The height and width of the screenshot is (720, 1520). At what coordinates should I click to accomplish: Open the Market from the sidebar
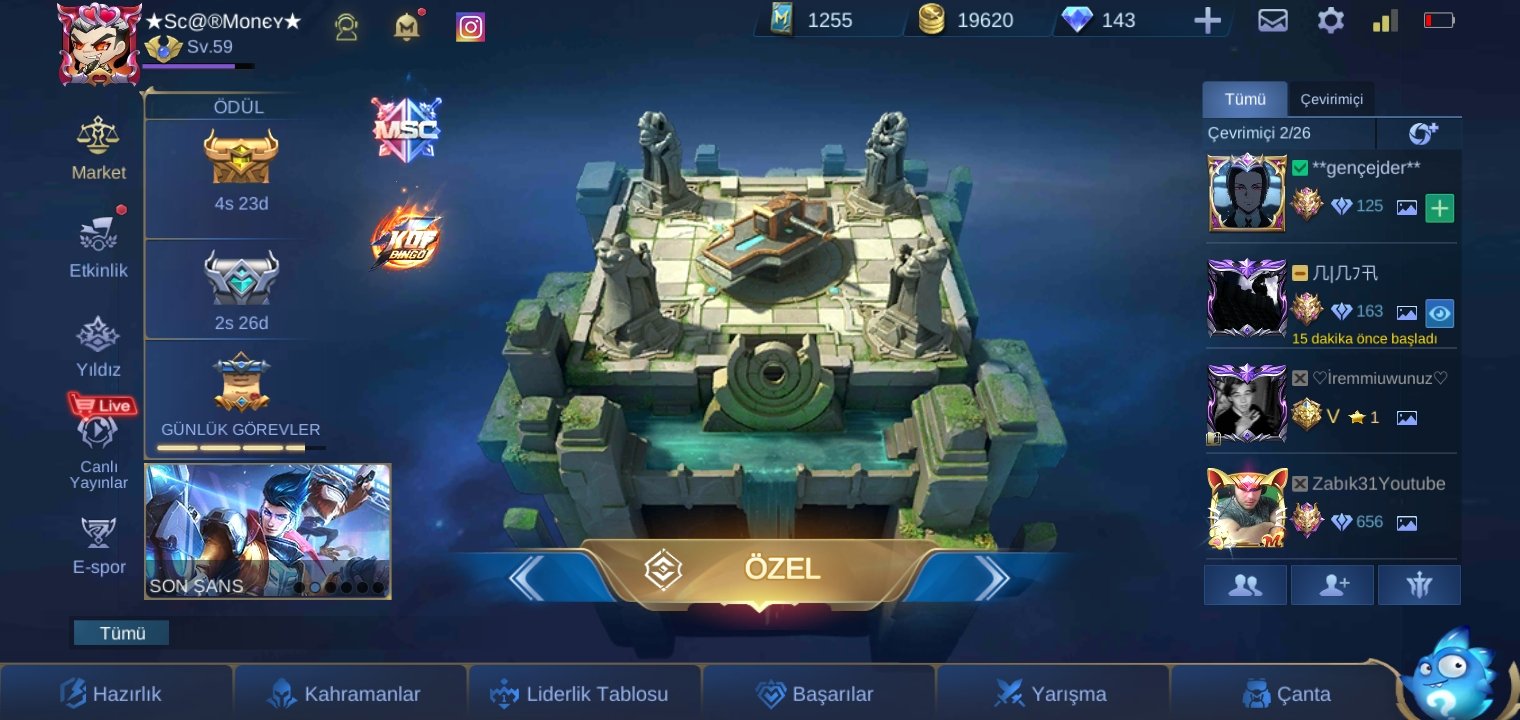[98, 150]
